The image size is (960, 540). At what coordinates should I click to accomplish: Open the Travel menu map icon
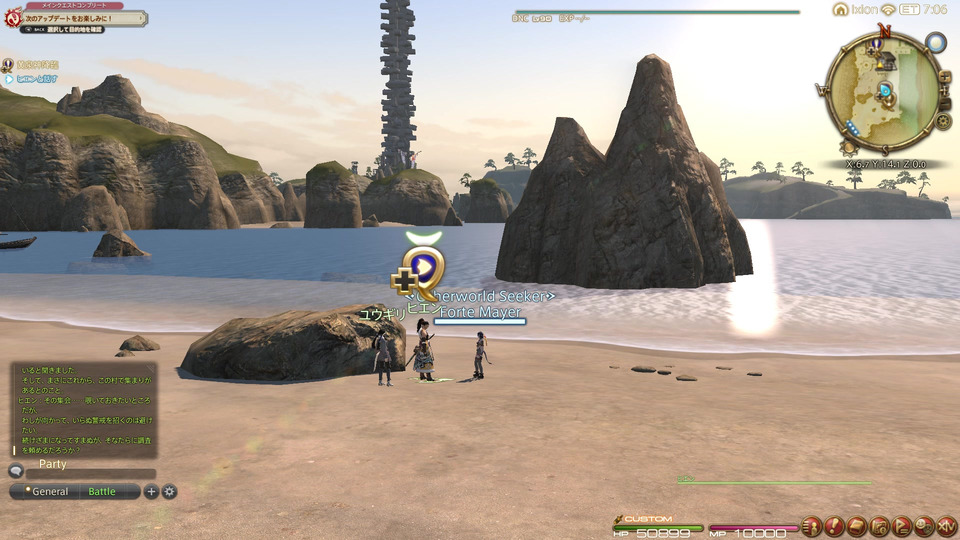click(x=880, y=526)
